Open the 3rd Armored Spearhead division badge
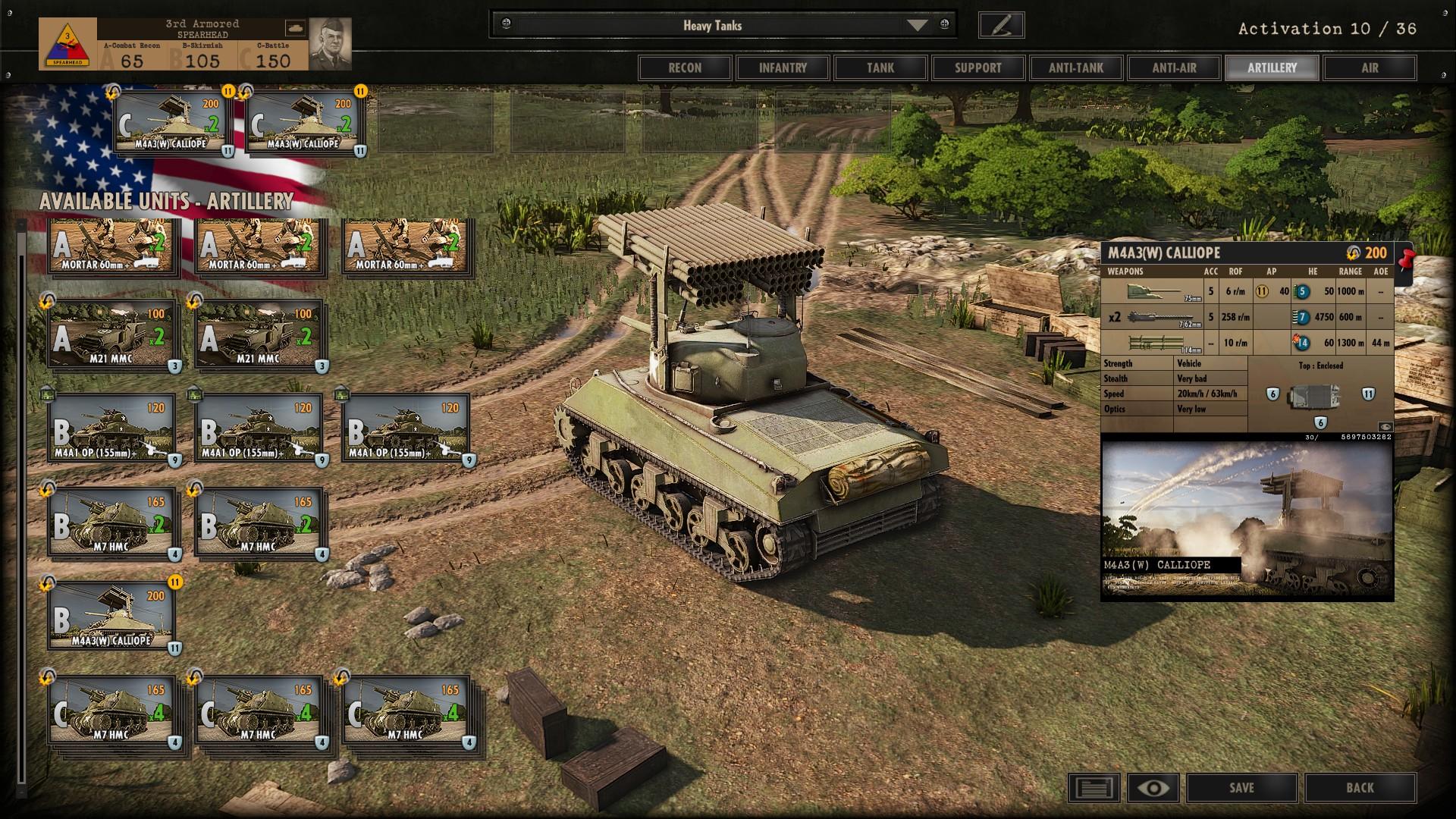The height and width of the screenshot is (819, 1456). pyautogui.click(x=67, y=44)
